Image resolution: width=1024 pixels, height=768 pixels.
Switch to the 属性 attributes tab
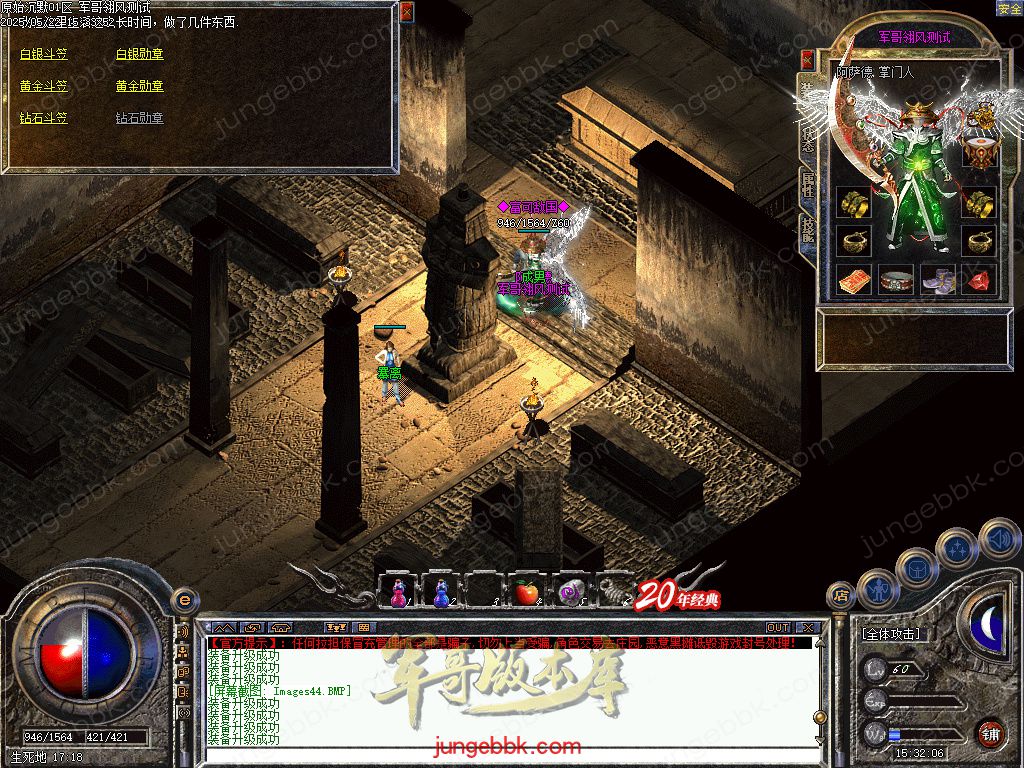[807, 182]
